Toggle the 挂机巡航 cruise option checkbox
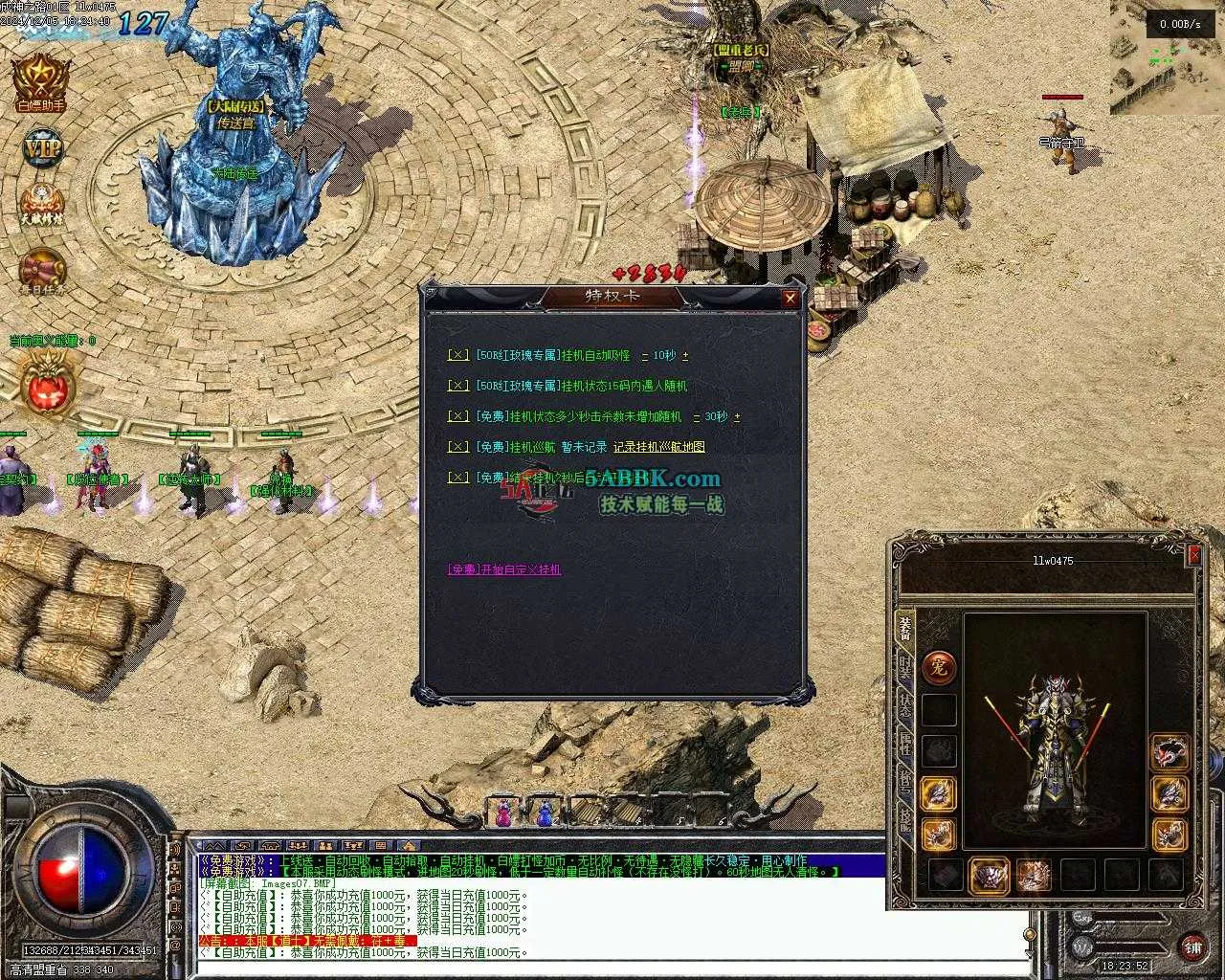 point(458,447)
